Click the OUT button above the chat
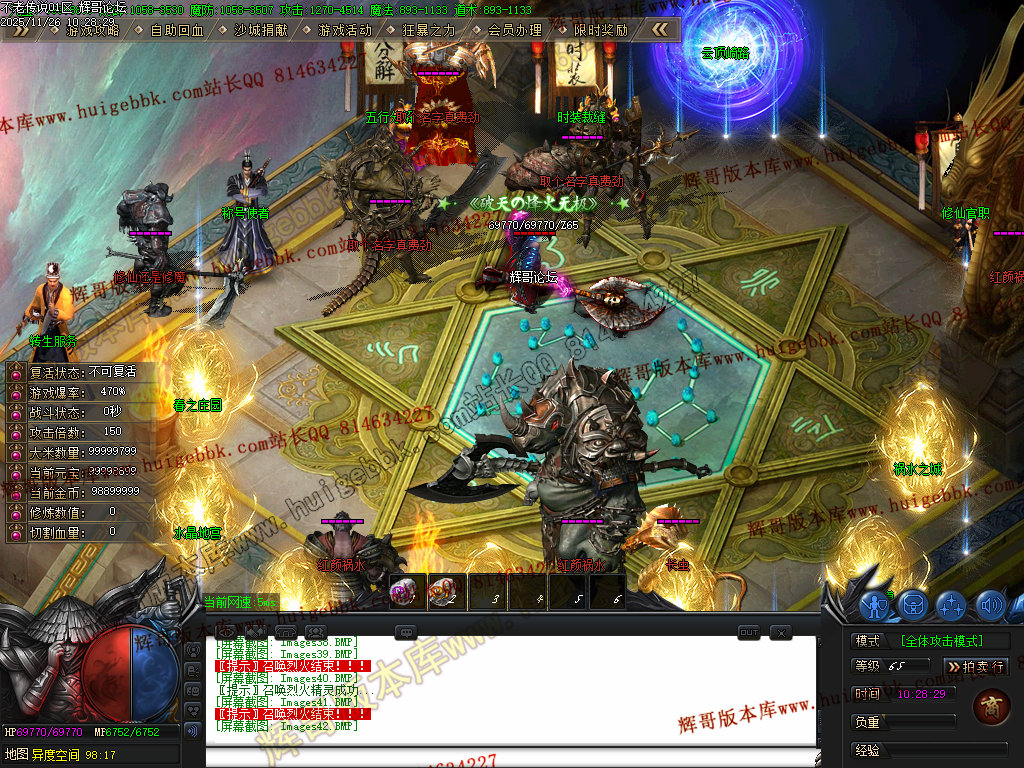The image size is (1024, 768). point(749,632)
